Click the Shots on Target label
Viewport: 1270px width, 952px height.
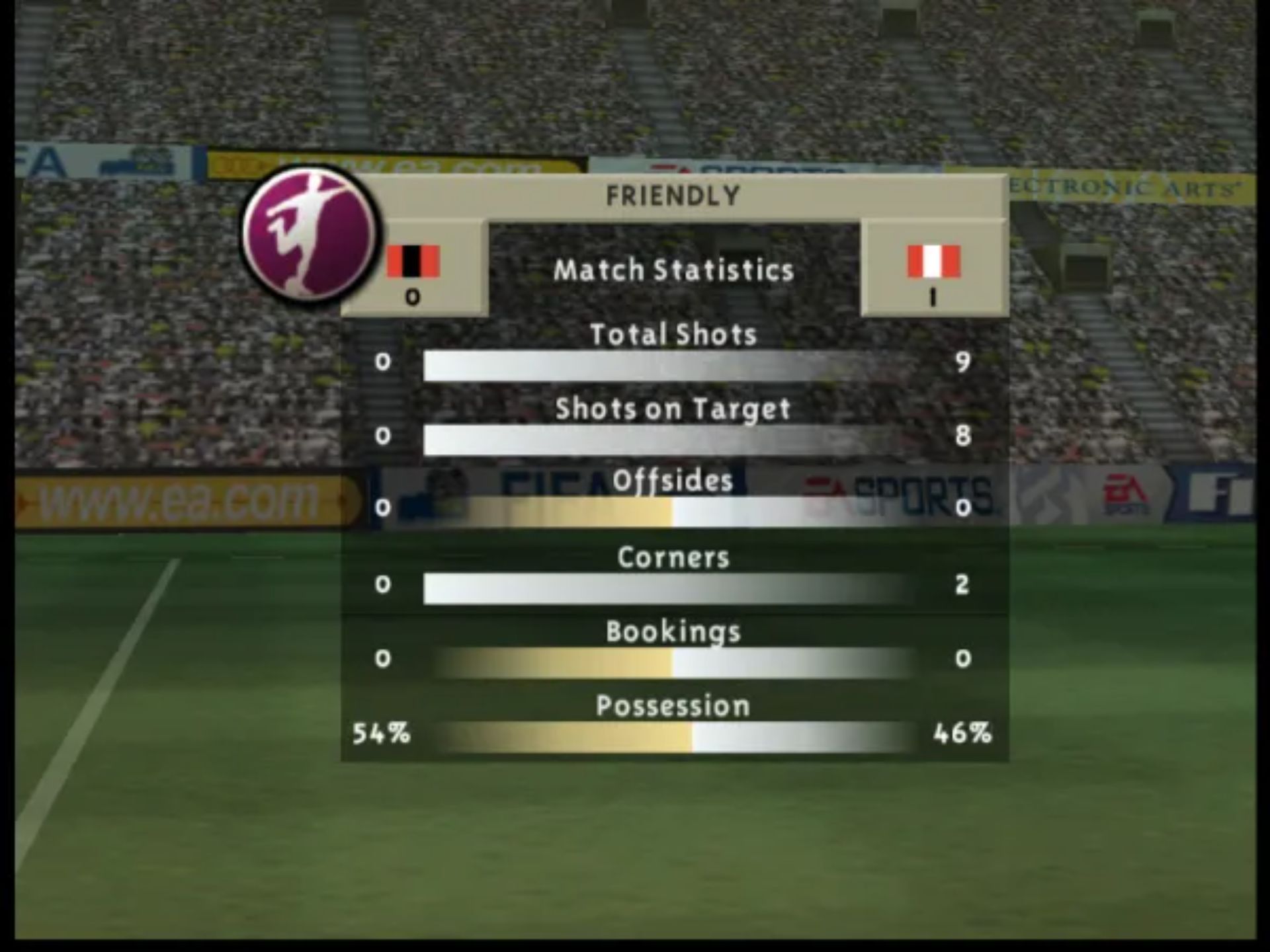(x=673, y=409)
